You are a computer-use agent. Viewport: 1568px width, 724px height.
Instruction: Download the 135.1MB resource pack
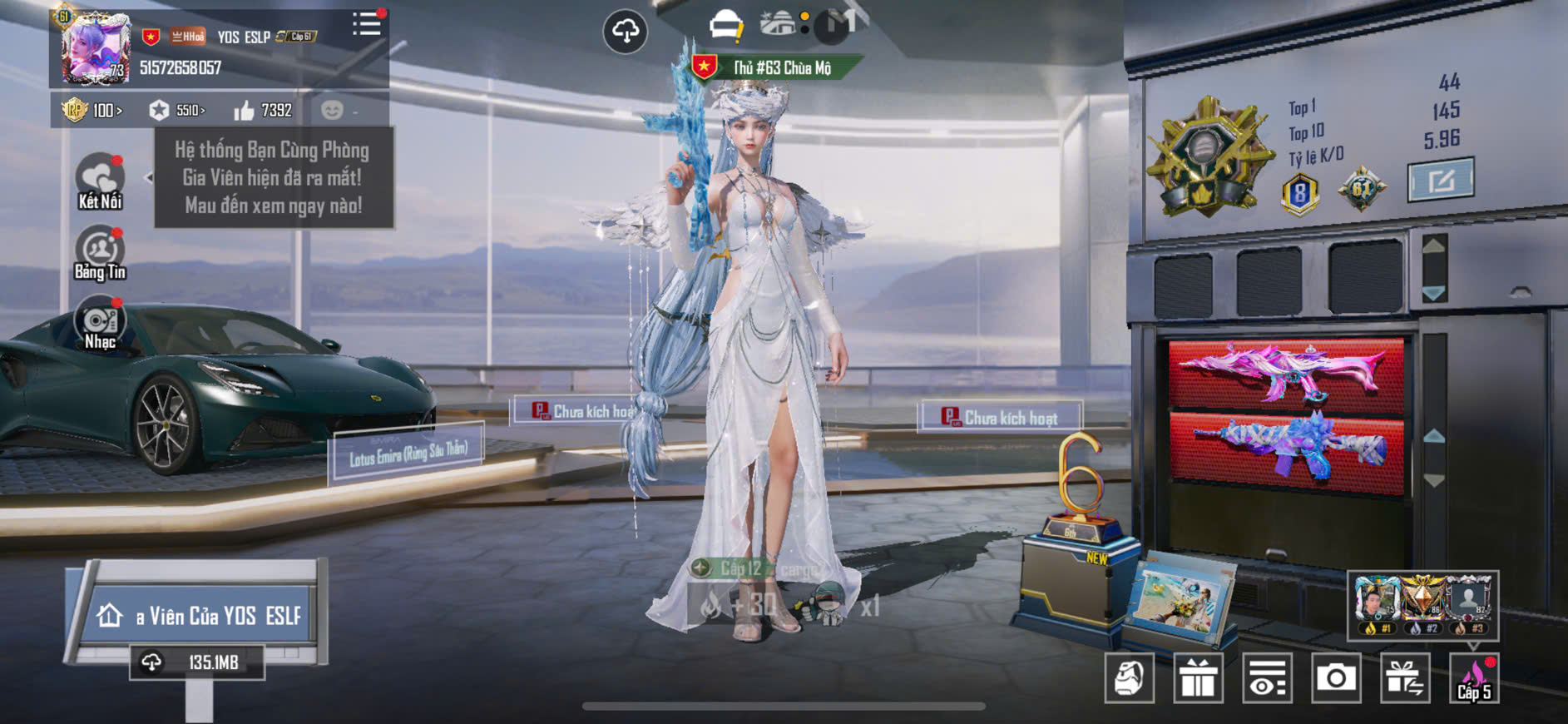pos(197,662)
